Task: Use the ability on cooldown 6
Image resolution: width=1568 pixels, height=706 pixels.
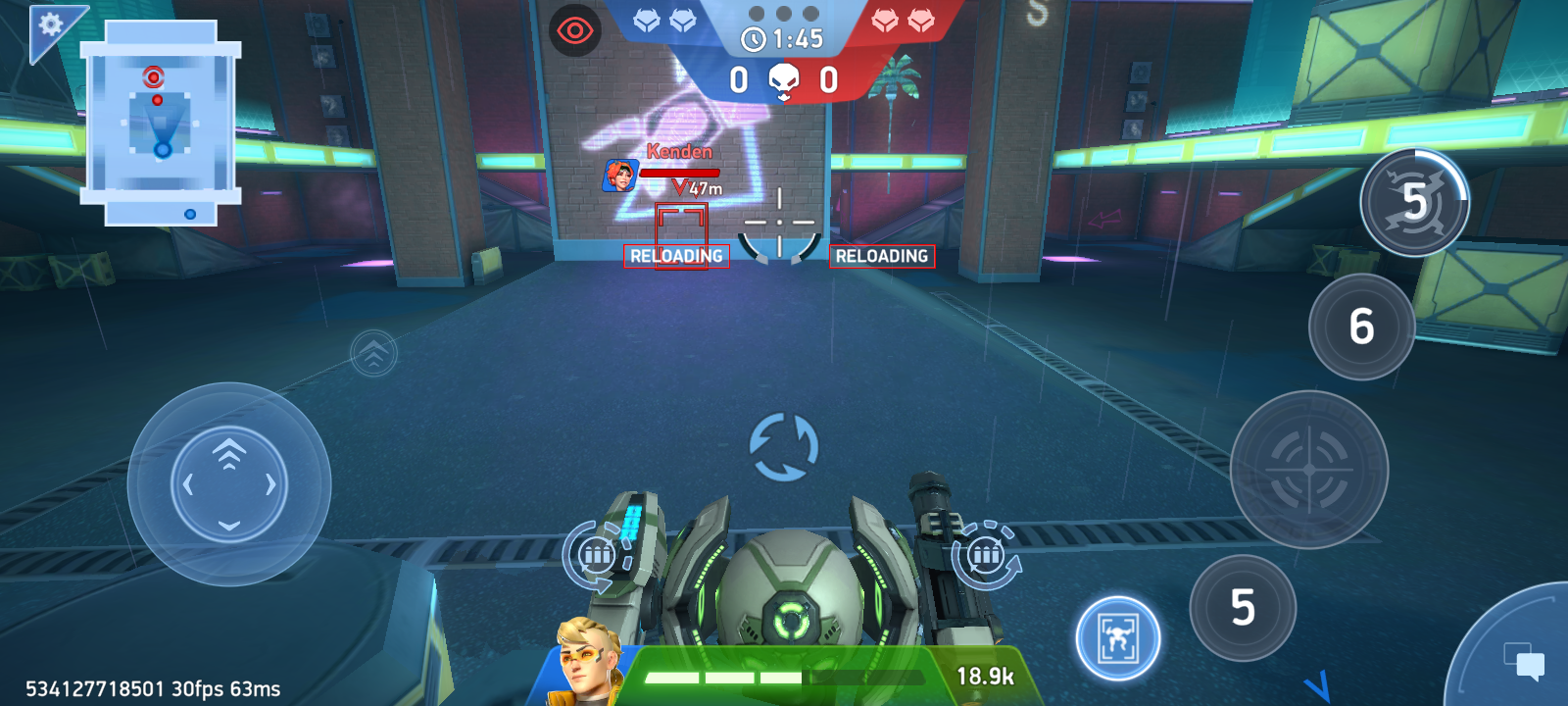Action: coord(1361,327)
